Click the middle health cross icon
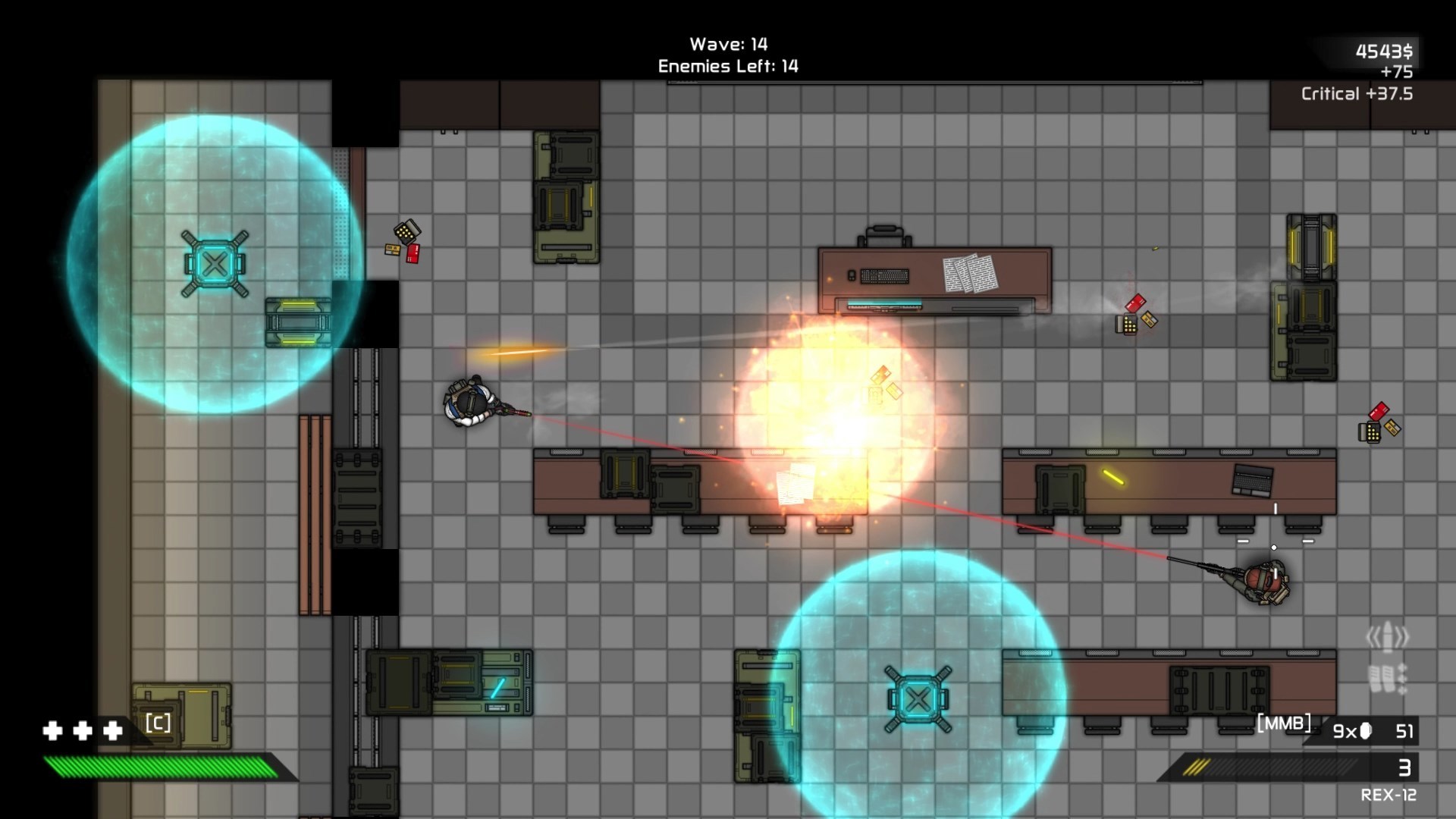 (83, 730)
